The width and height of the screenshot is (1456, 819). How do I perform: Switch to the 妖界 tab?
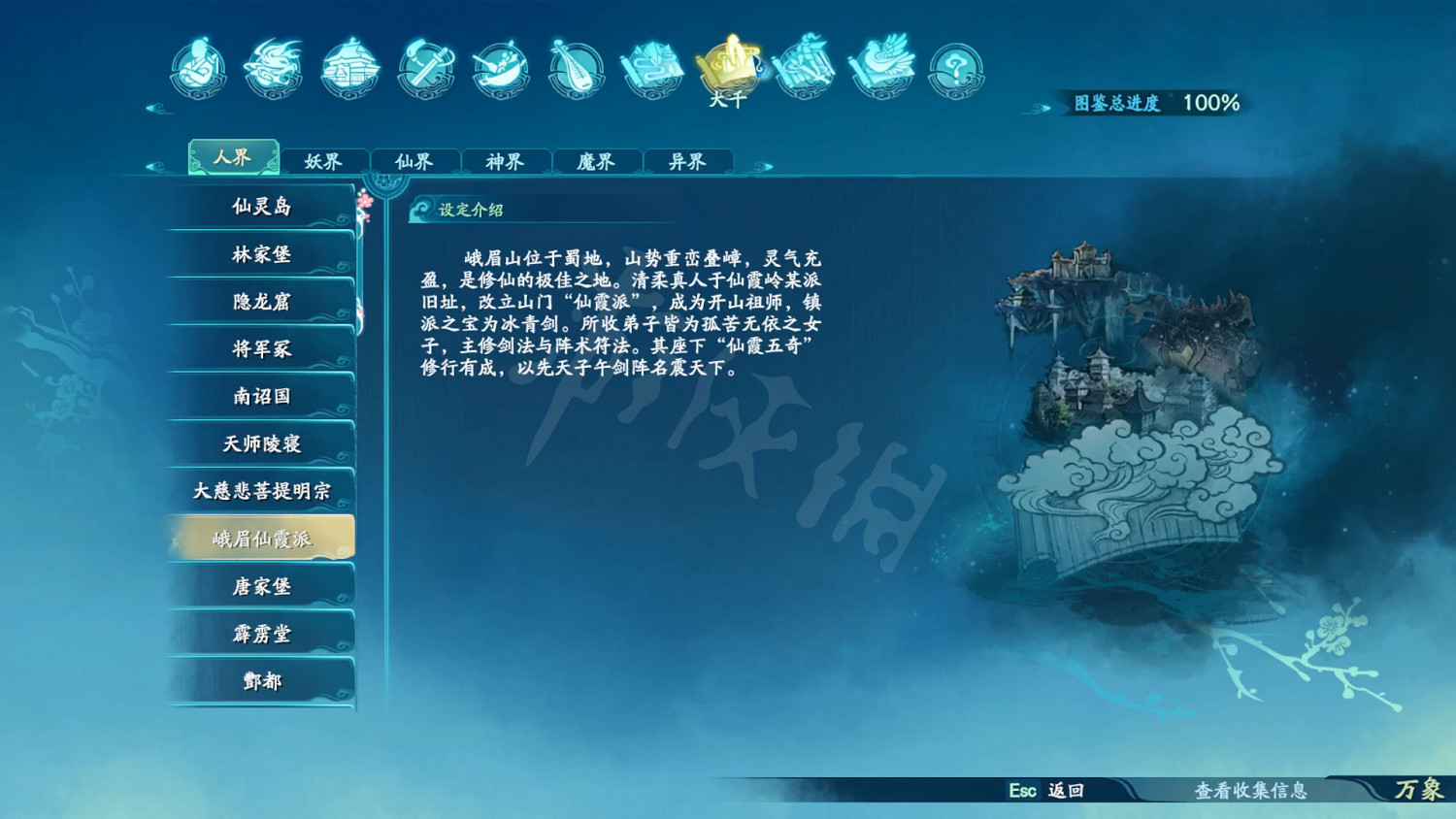point(324,161)
